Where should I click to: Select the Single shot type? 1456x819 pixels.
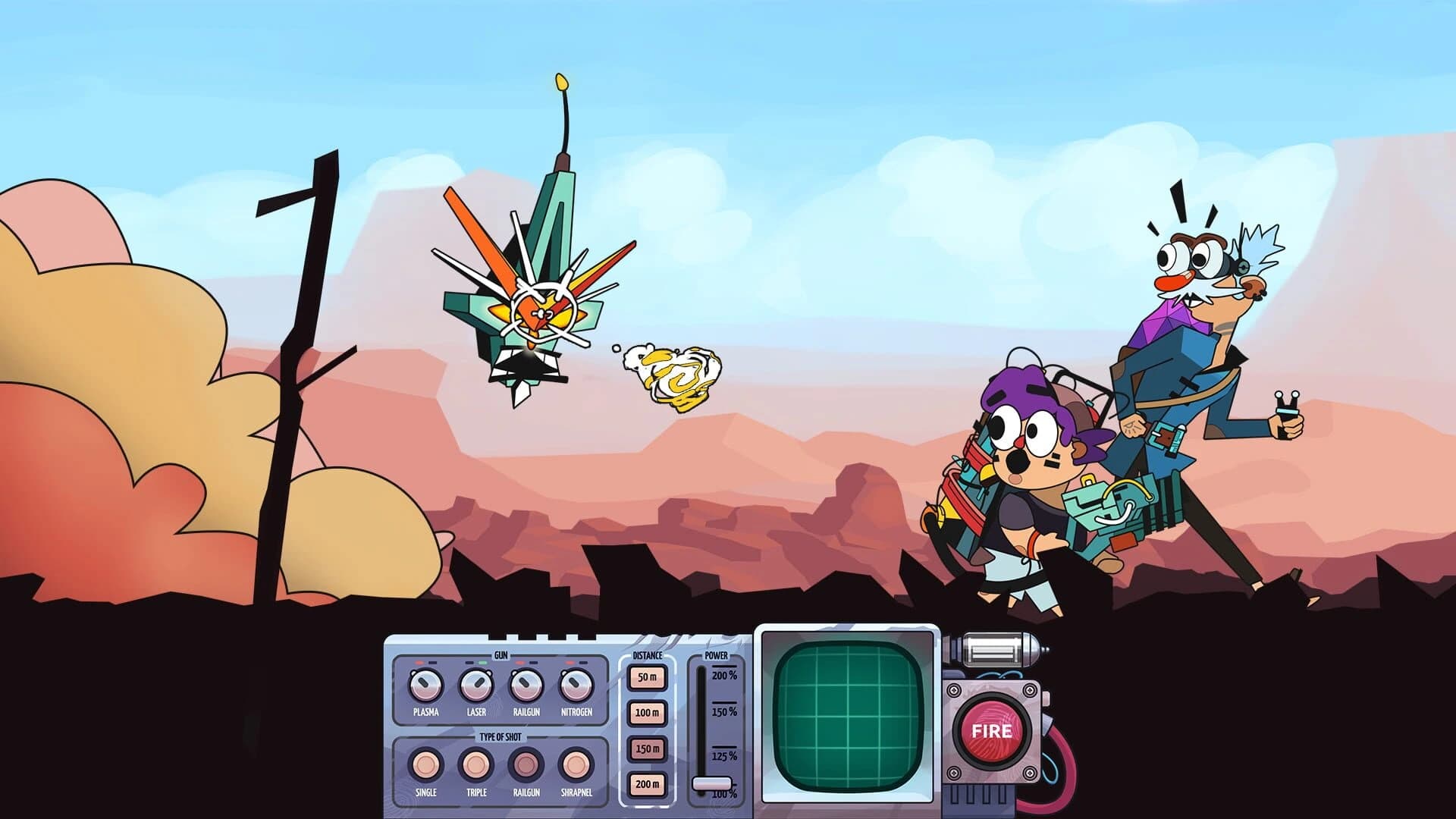tap(426, 765)
